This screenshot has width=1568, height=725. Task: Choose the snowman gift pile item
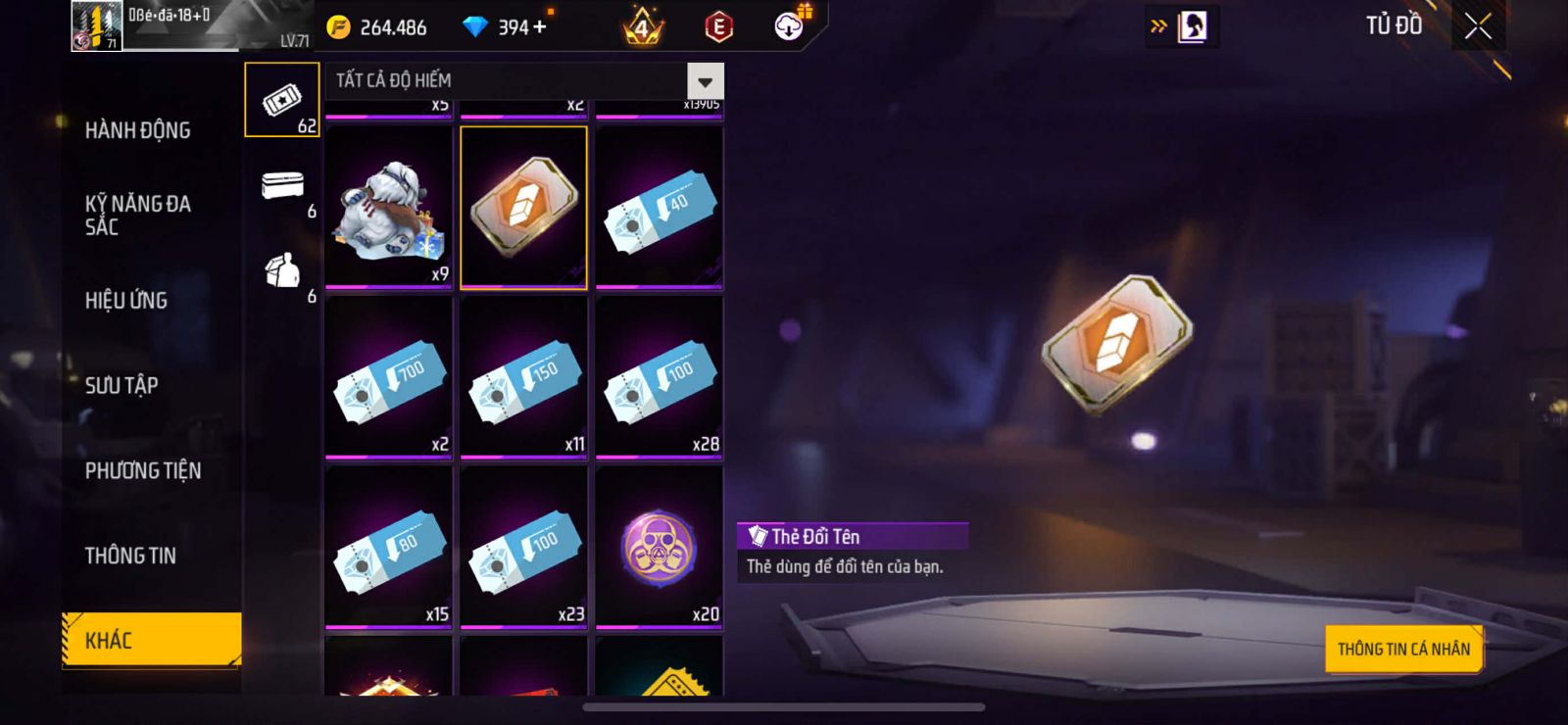[388, 207]
